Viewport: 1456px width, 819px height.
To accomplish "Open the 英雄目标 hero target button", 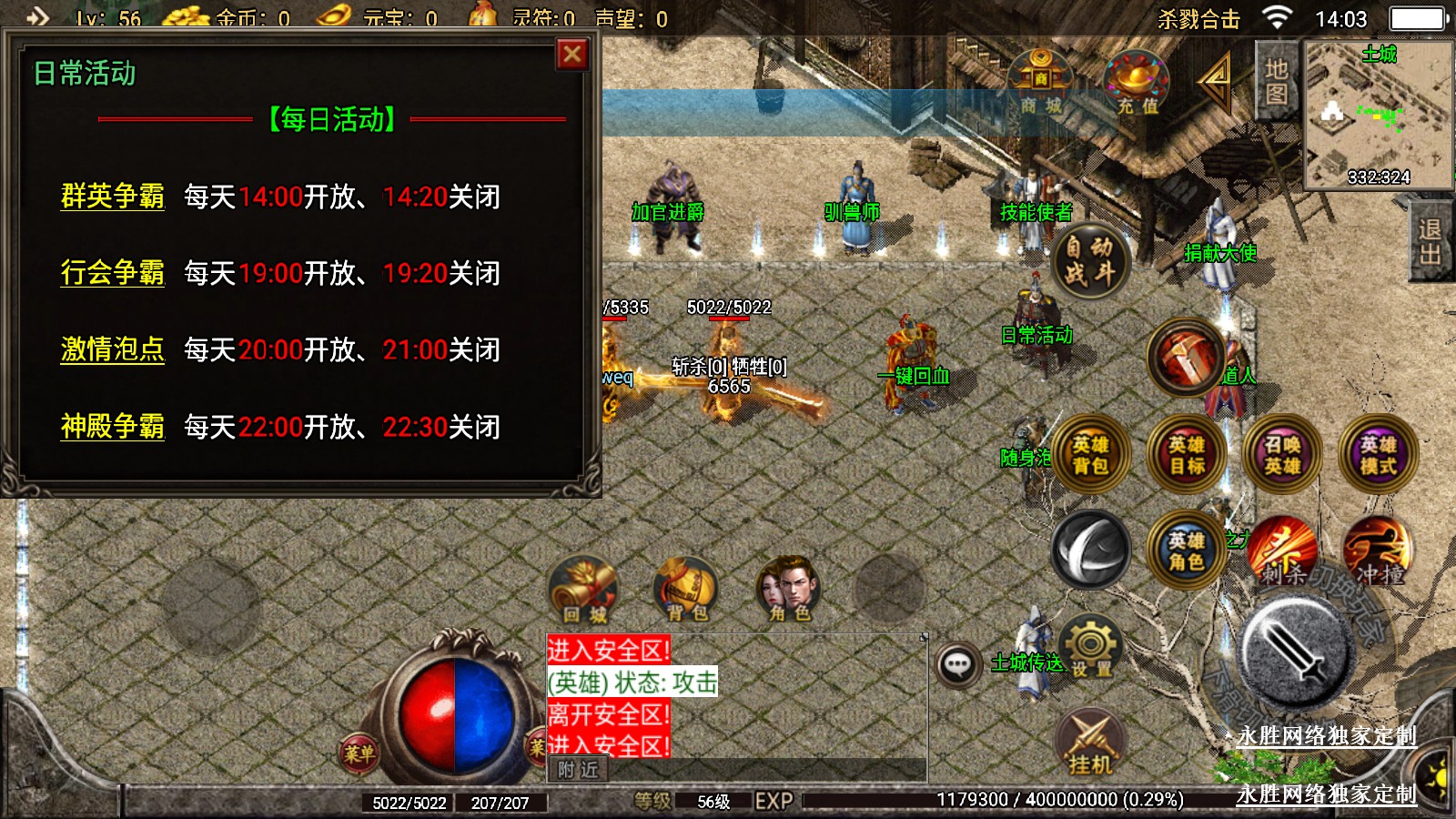I will coord(1187,455).
